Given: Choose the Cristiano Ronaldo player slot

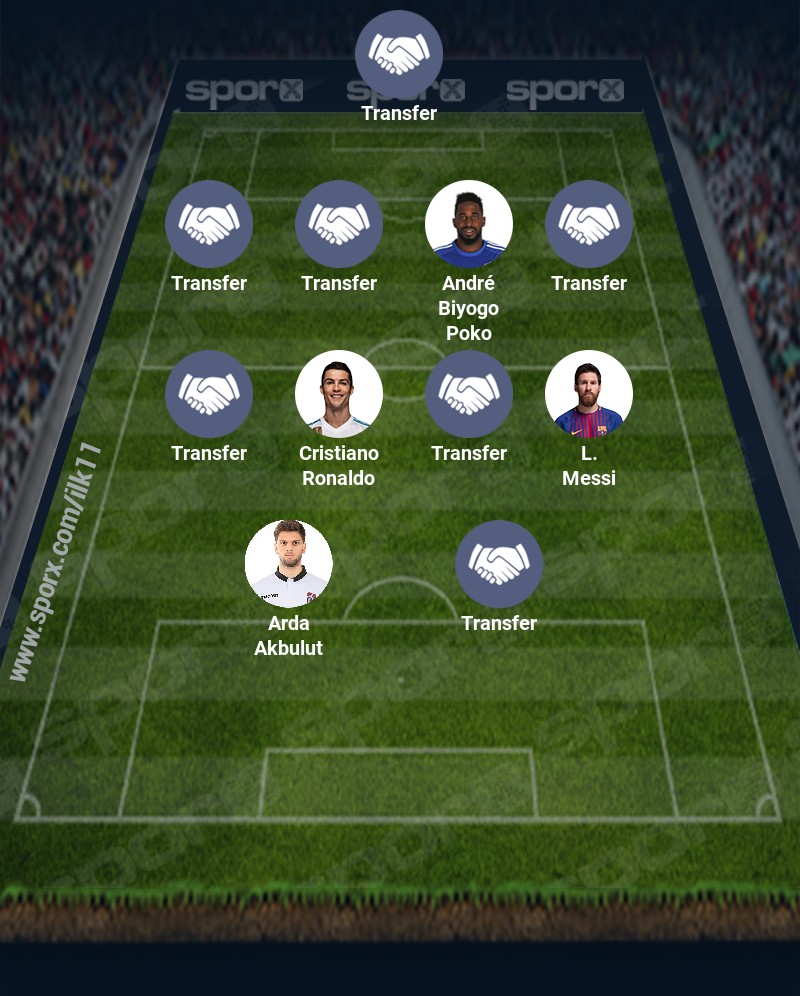Looking at the screenshot, I should [339, 394].
